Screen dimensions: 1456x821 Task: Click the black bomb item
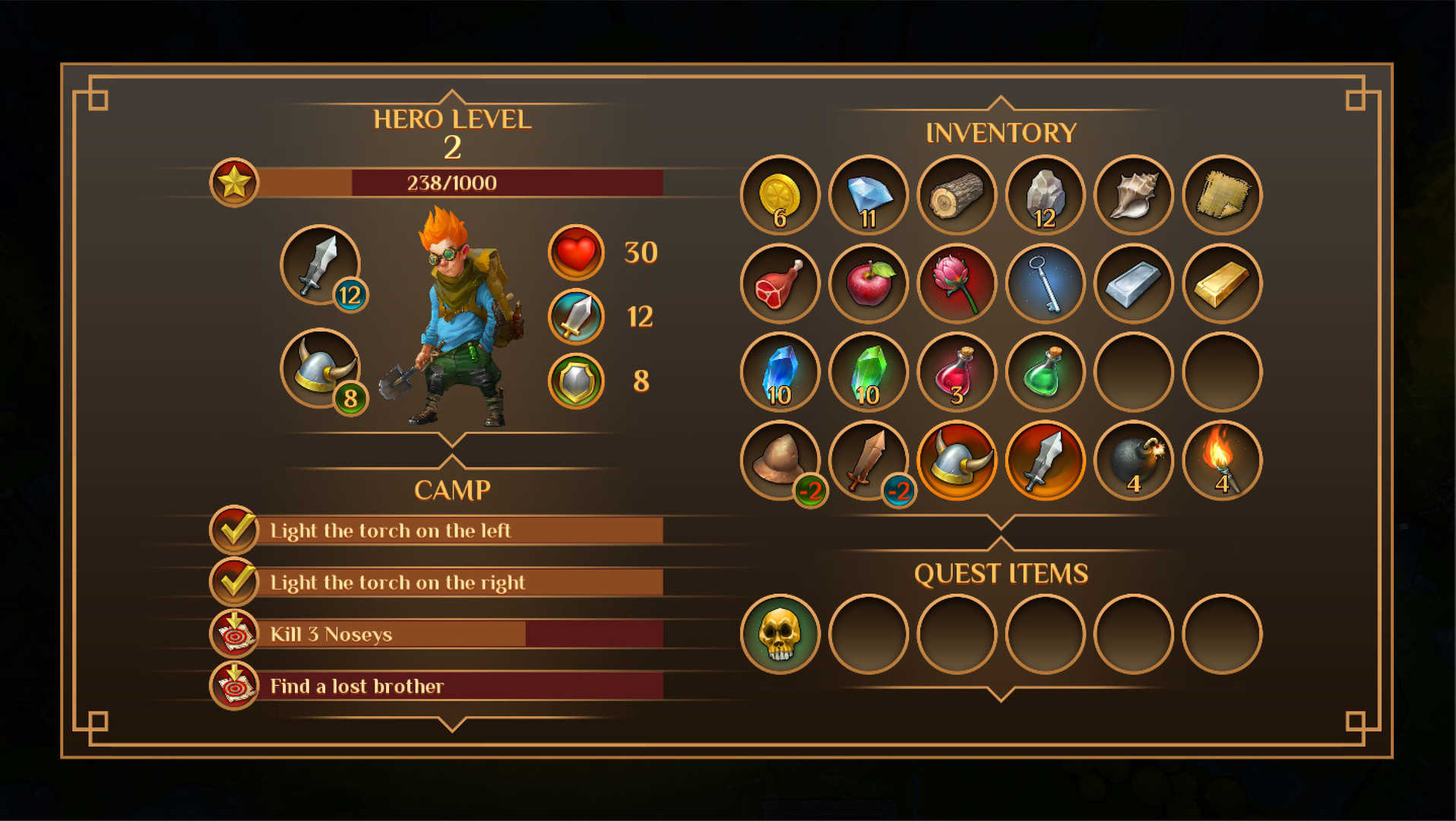tap(1134, 461)
